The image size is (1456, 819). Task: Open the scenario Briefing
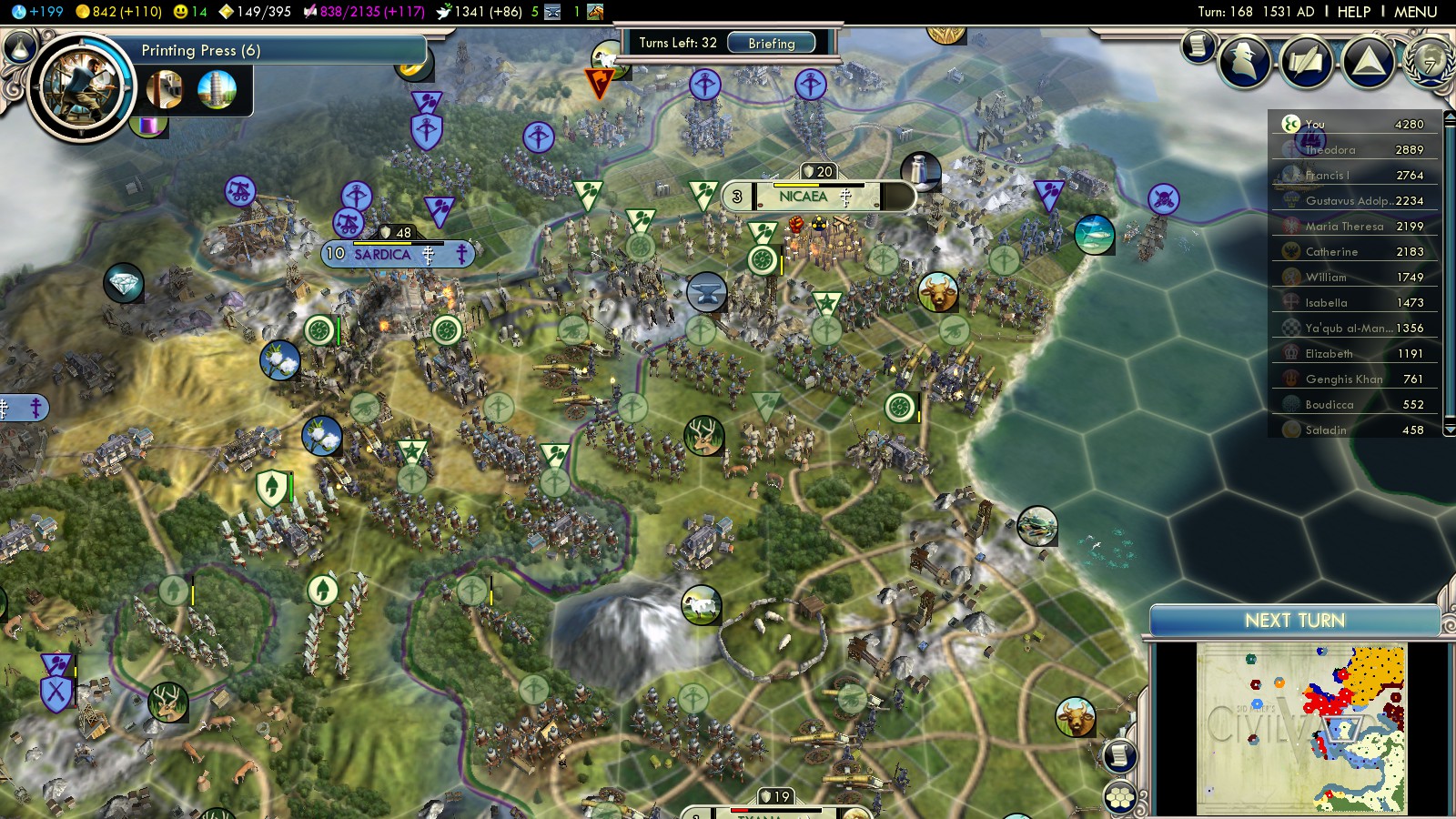pos(772,43)
